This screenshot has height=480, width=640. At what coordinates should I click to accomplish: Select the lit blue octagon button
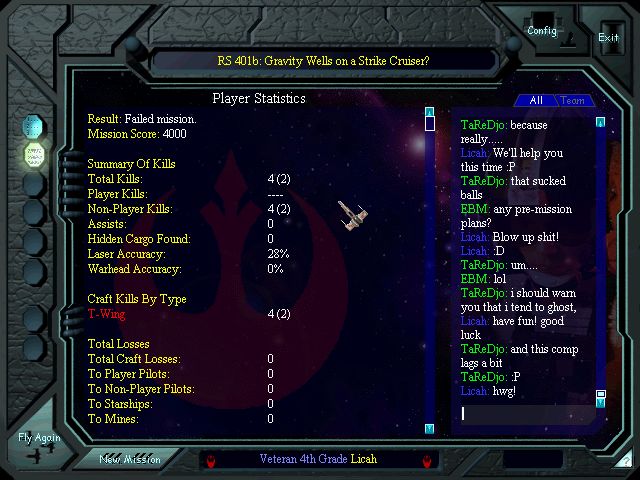click(x=35, y=126)
